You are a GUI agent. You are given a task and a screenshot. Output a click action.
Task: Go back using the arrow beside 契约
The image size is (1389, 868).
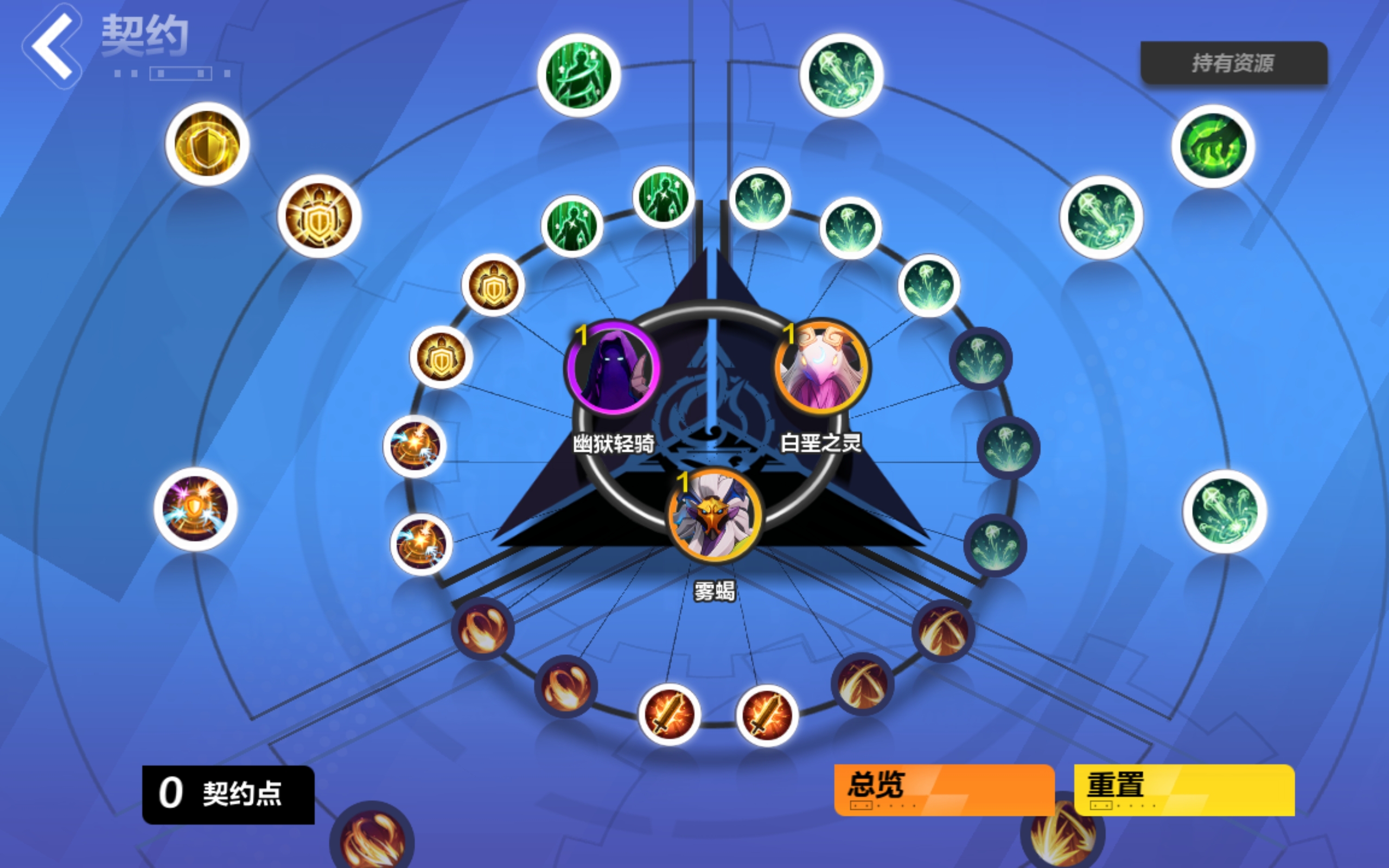tap(53, 46)
